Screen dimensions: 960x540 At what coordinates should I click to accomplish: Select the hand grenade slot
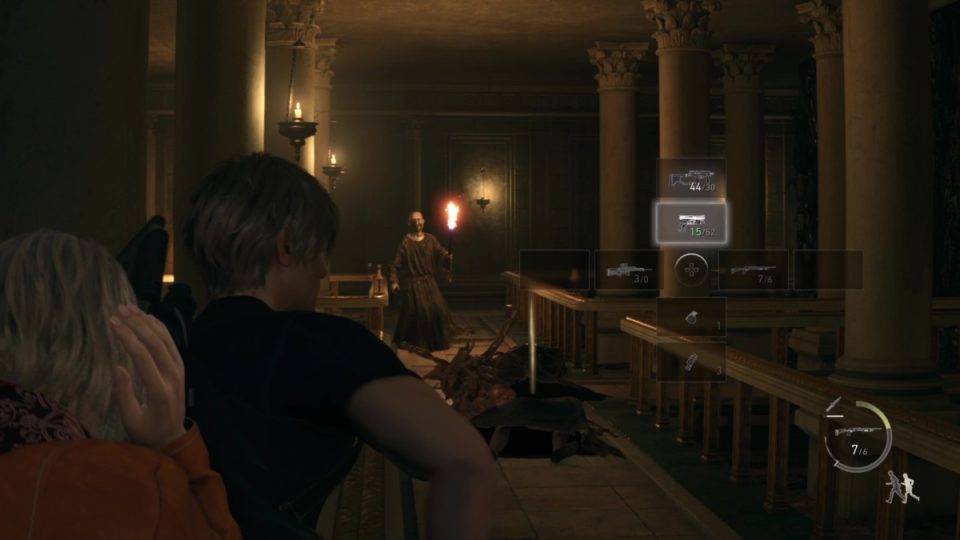[x=691, y=316]
